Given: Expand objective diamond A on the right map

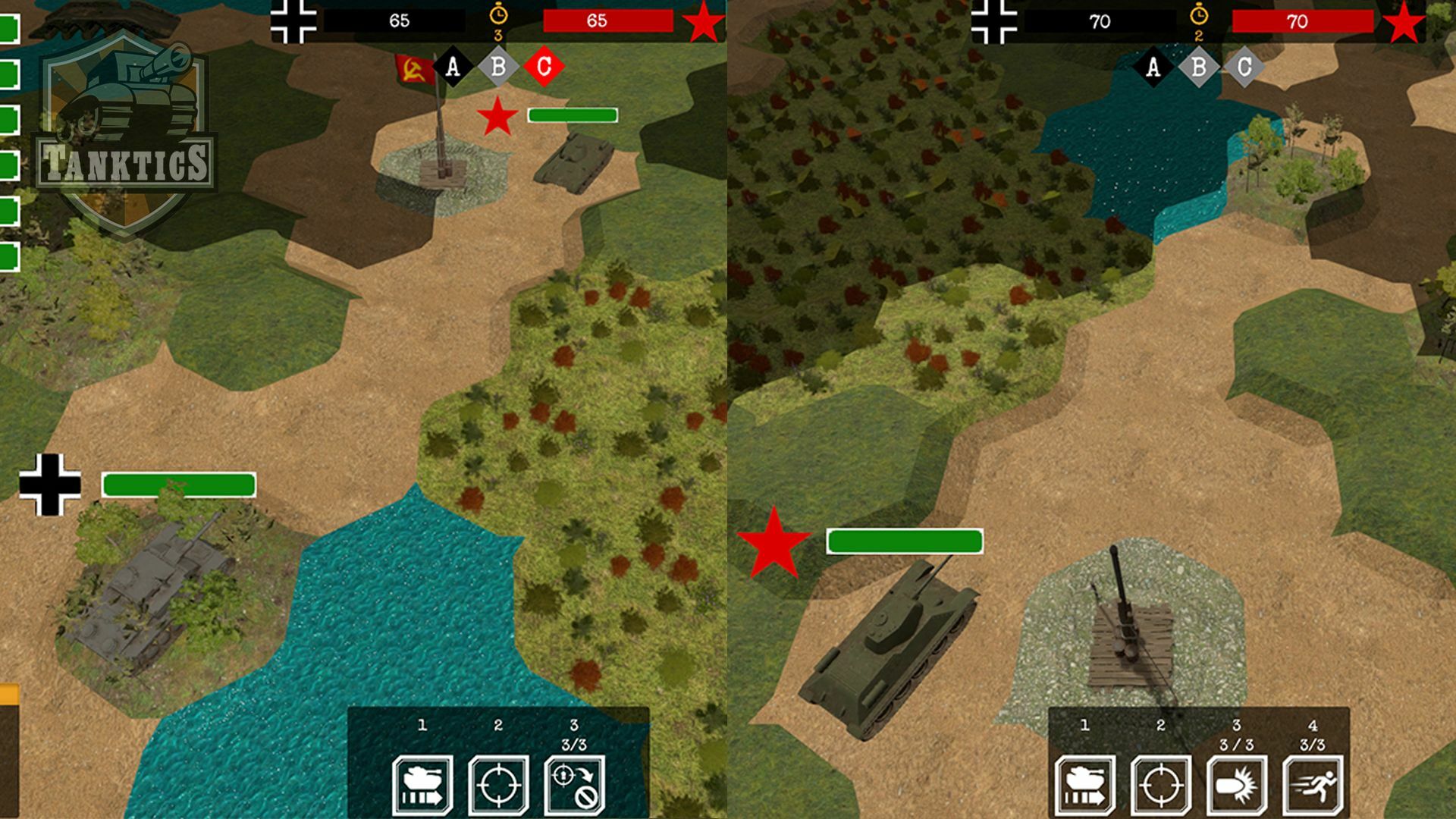Looking at the screenshot, I should tap(1153, 67).
